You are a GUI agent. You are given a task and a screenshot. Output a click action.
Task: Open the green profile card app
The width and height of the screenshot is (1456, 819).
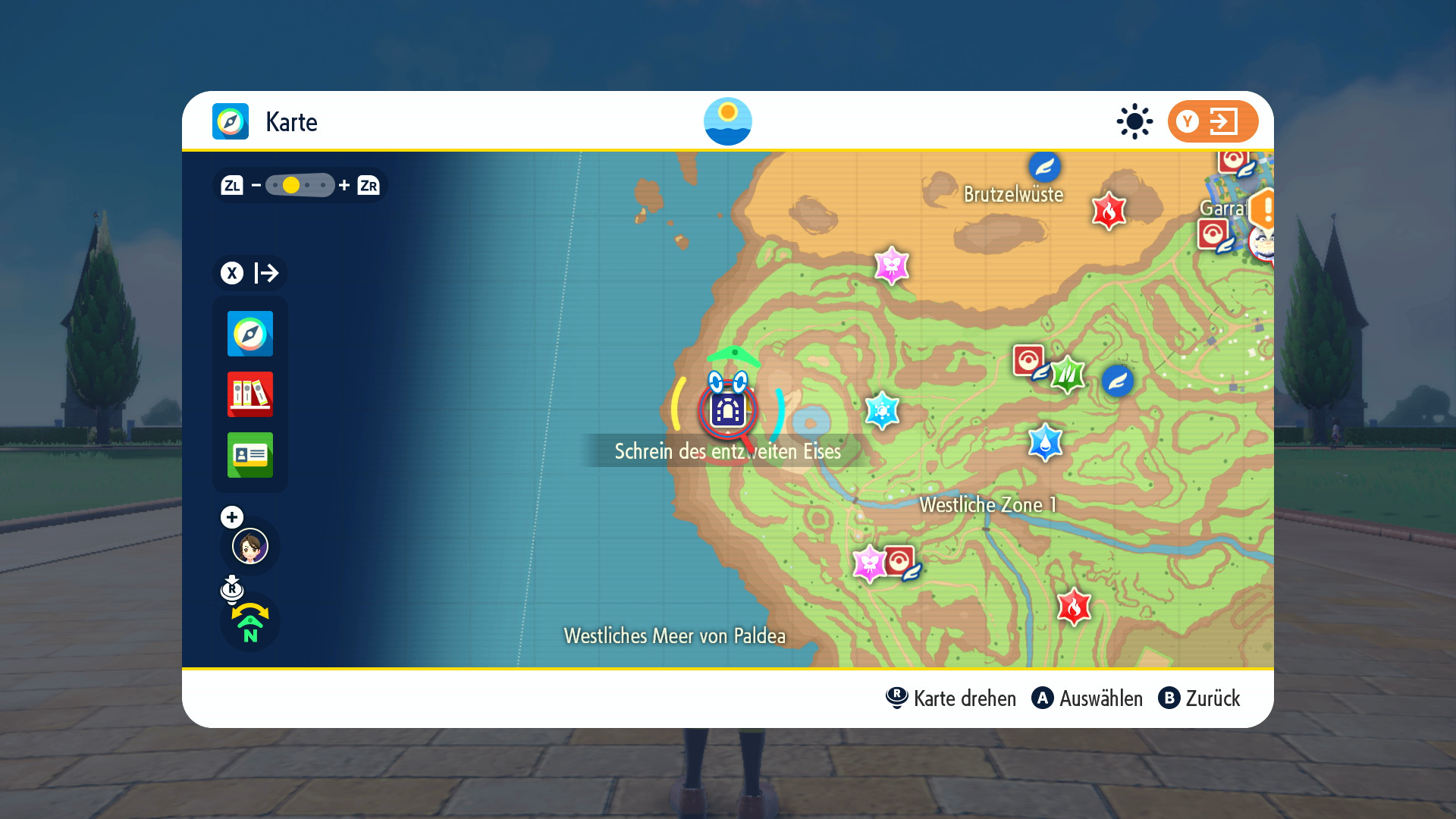[x=249, y=455]
